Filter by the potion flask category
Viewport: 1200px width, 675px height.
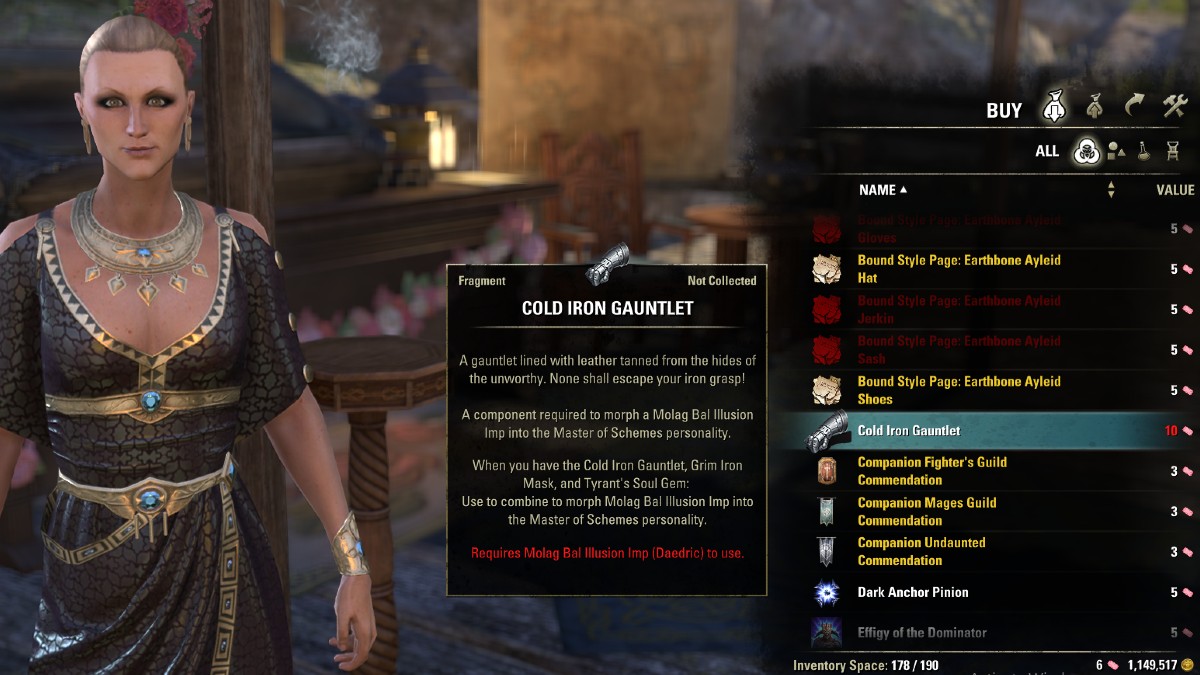pyautogui.click(x=1144, y=152)
